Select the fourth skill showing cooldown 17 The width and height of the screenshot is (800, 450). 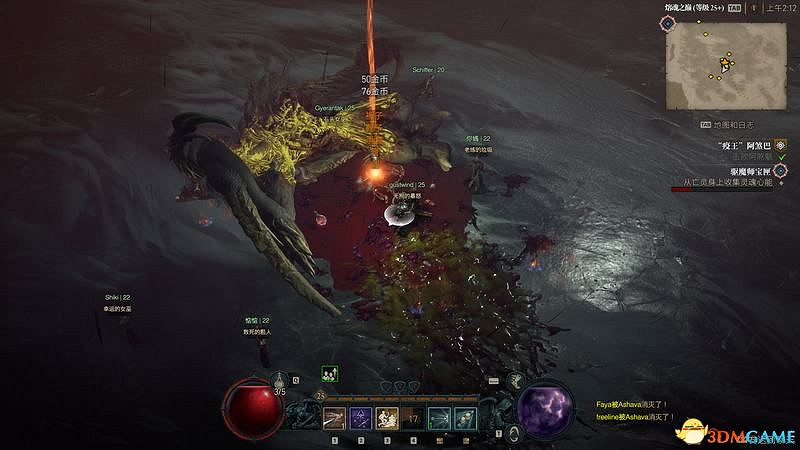(x=412, y=418)
